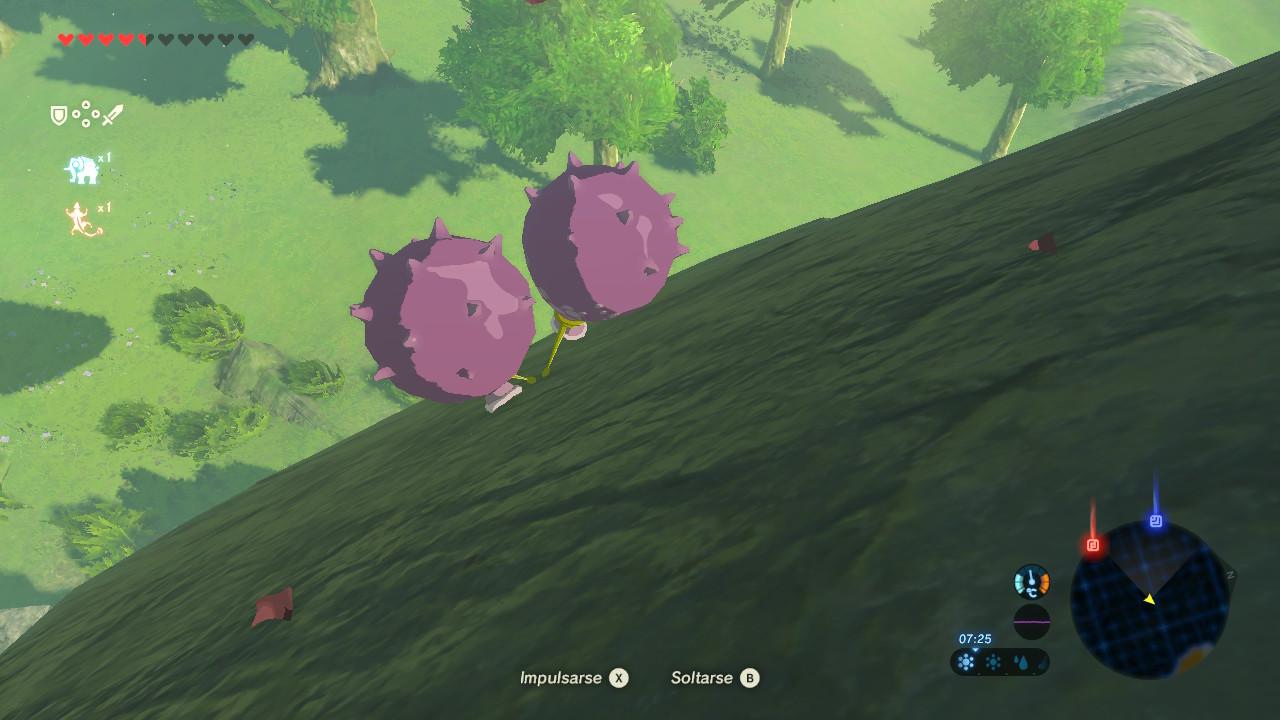Click the noise level sensor circle
The image size is (1280, 720).
(x=1032, y=621)
